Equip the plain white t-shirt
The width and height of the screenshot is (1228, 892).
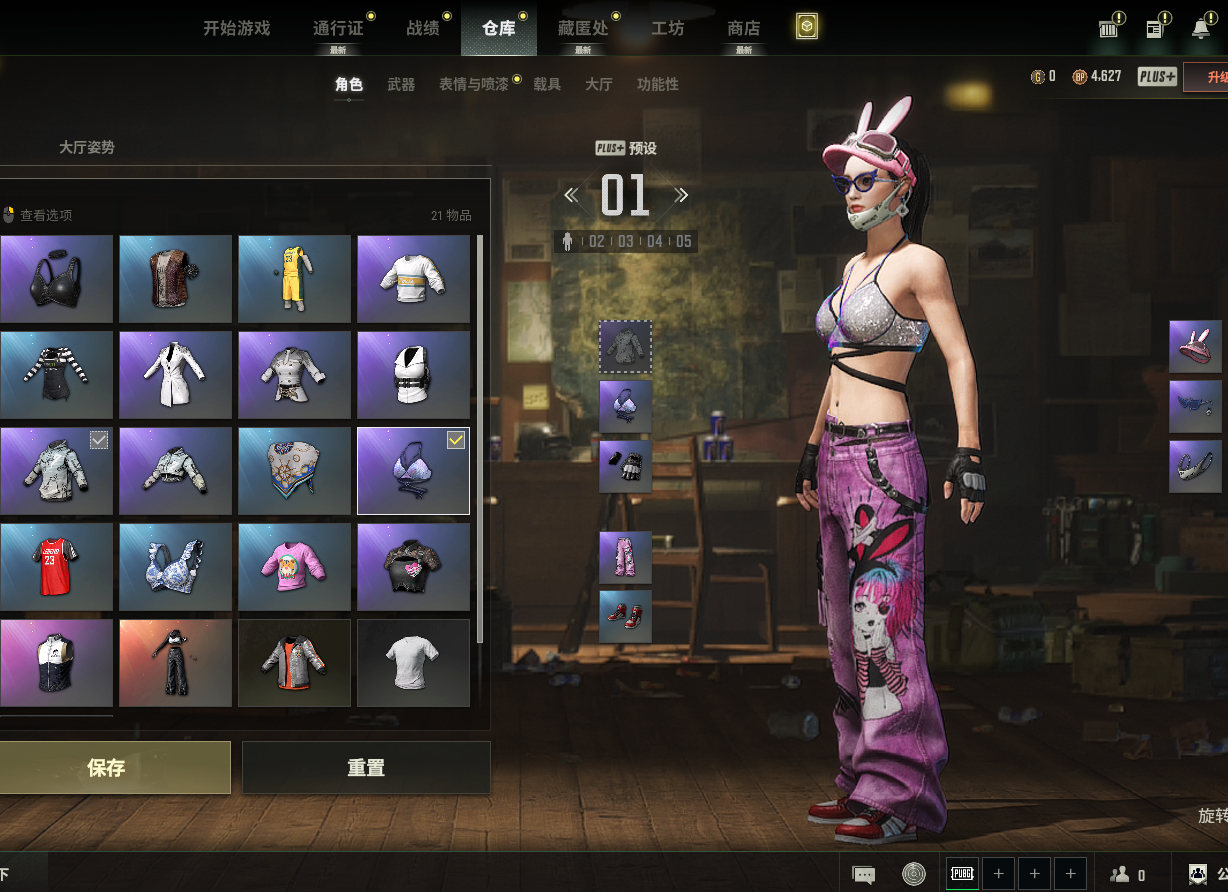[413, 663]
